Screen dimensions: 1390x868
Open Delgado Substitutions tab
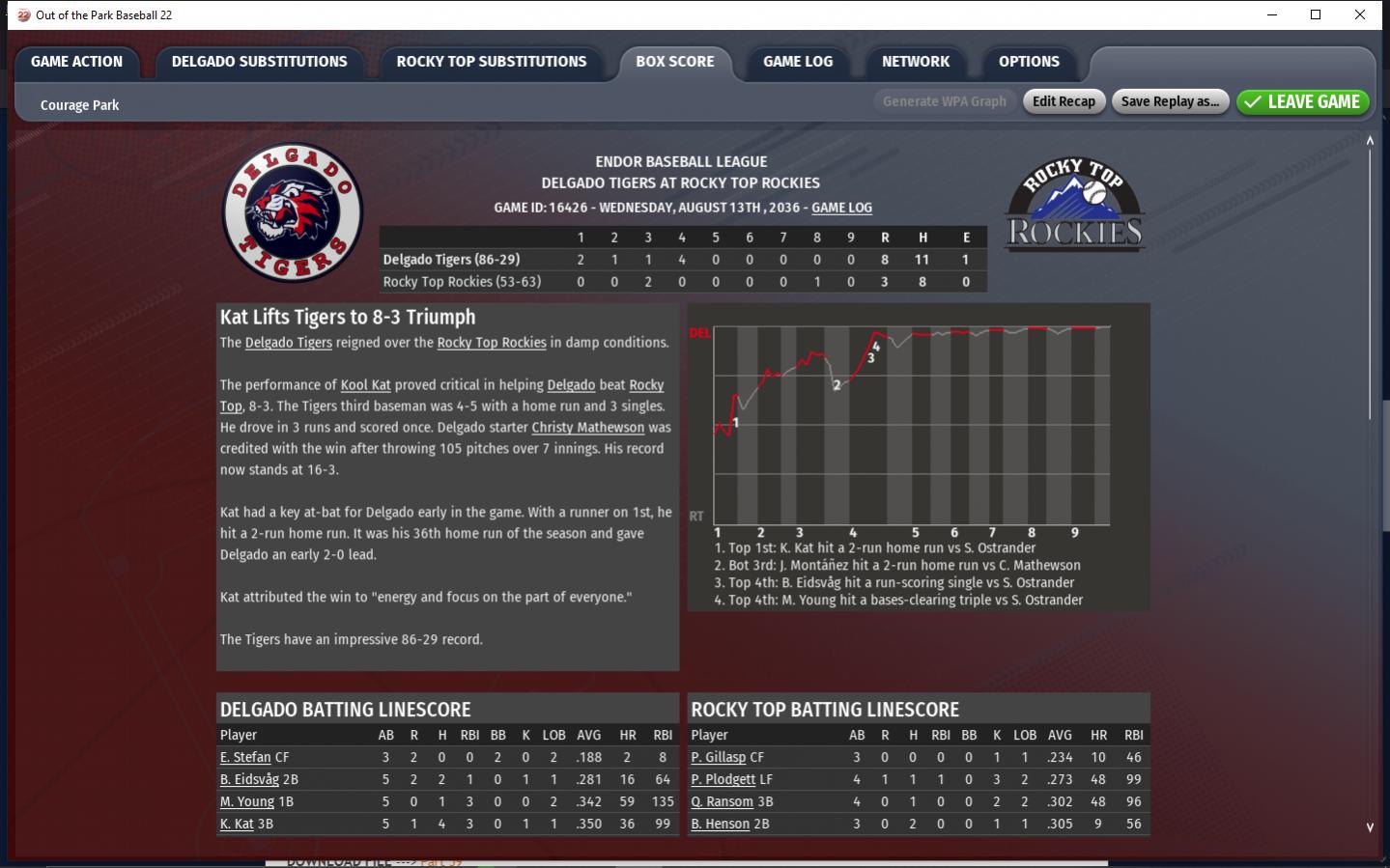click(259, 62)
